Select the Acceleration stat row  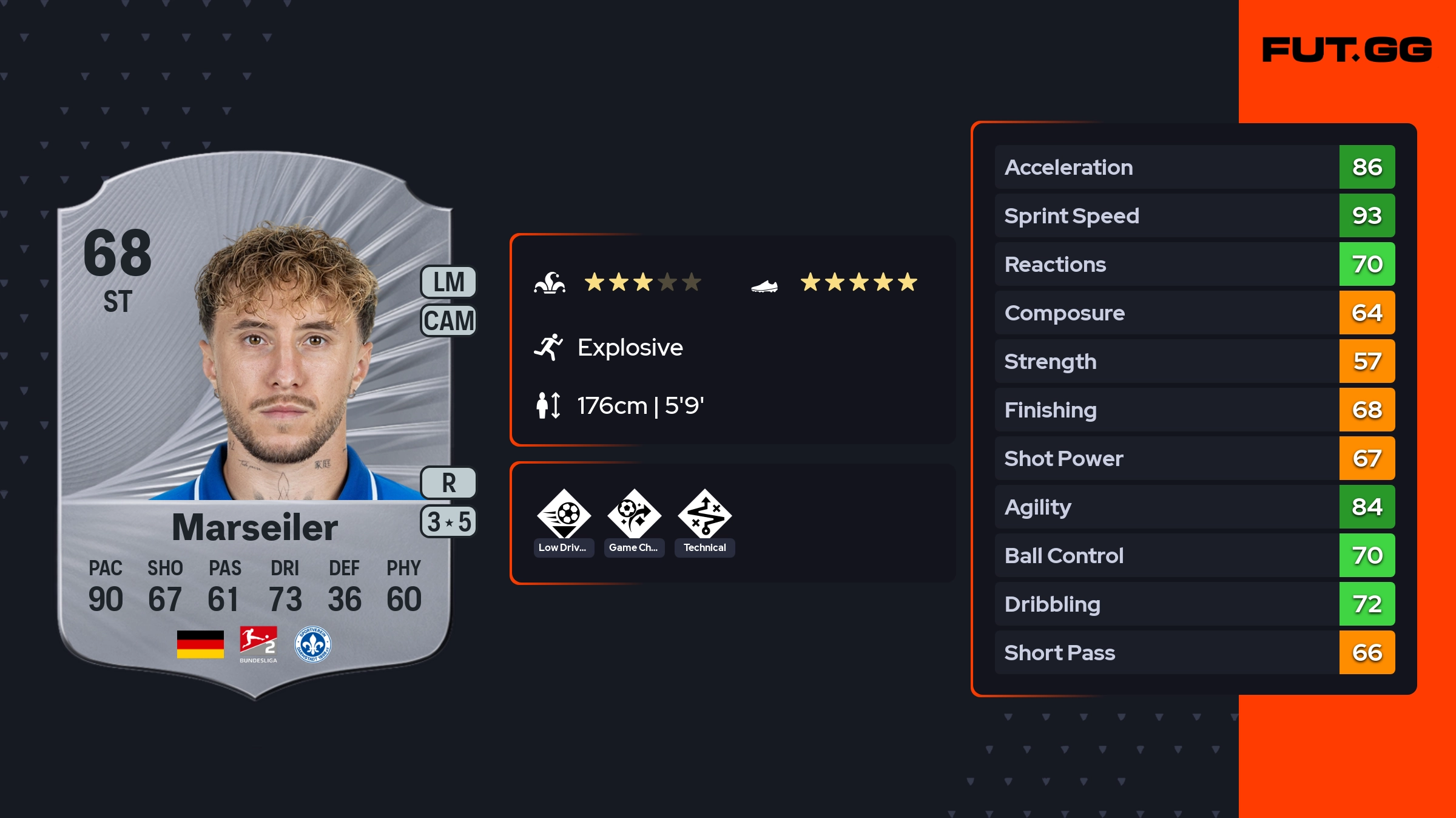pyautogui.click(x=1194, y=167)
